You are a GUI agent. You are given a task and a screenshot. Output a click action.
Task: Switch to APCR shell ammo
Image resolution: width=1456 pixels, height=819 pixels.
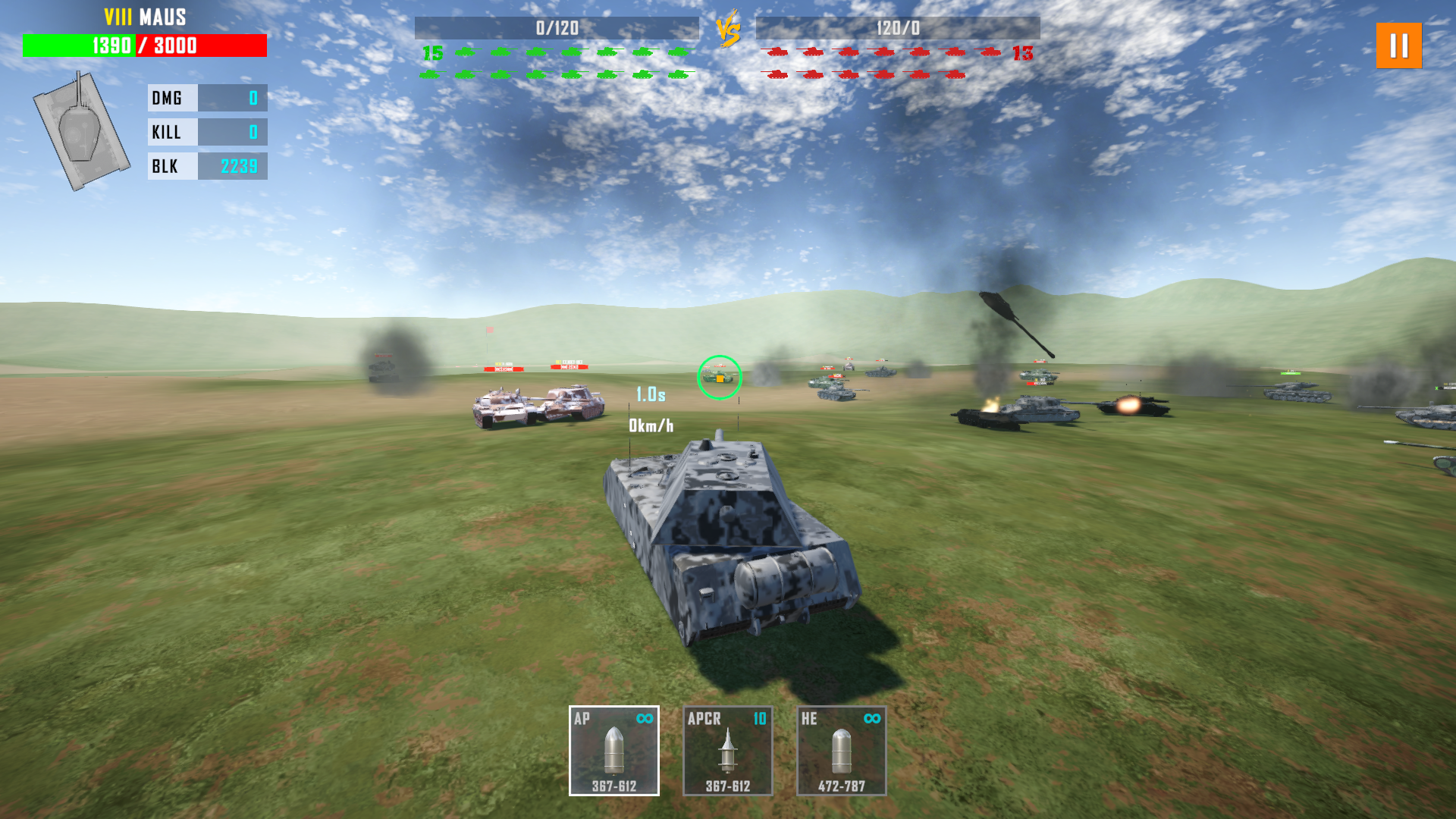(x=727, y=750)
